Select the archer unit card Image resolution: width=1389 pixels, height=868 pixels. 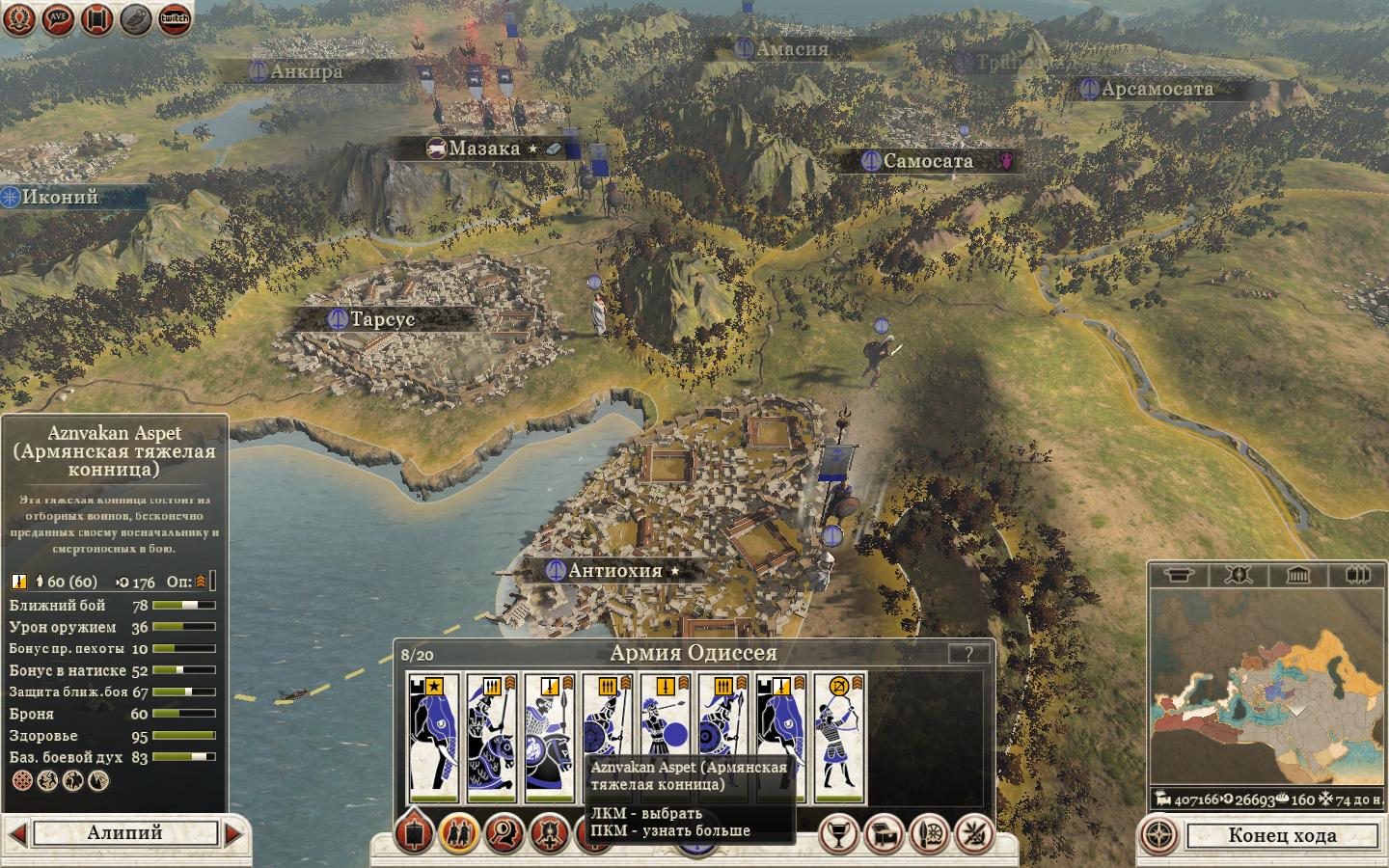(839, 739)
